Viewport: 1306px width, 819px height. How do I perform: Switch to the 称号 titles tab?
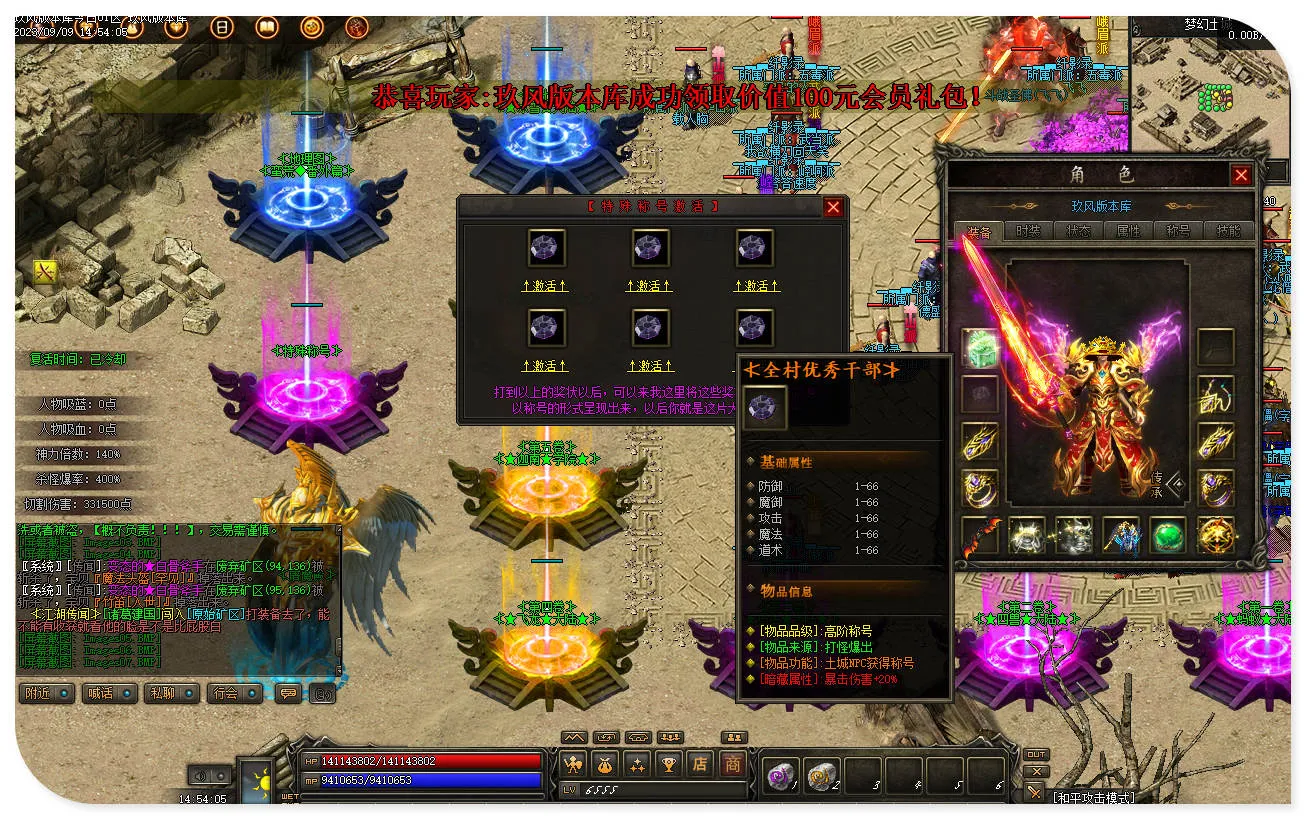(x=1178, y=230)
